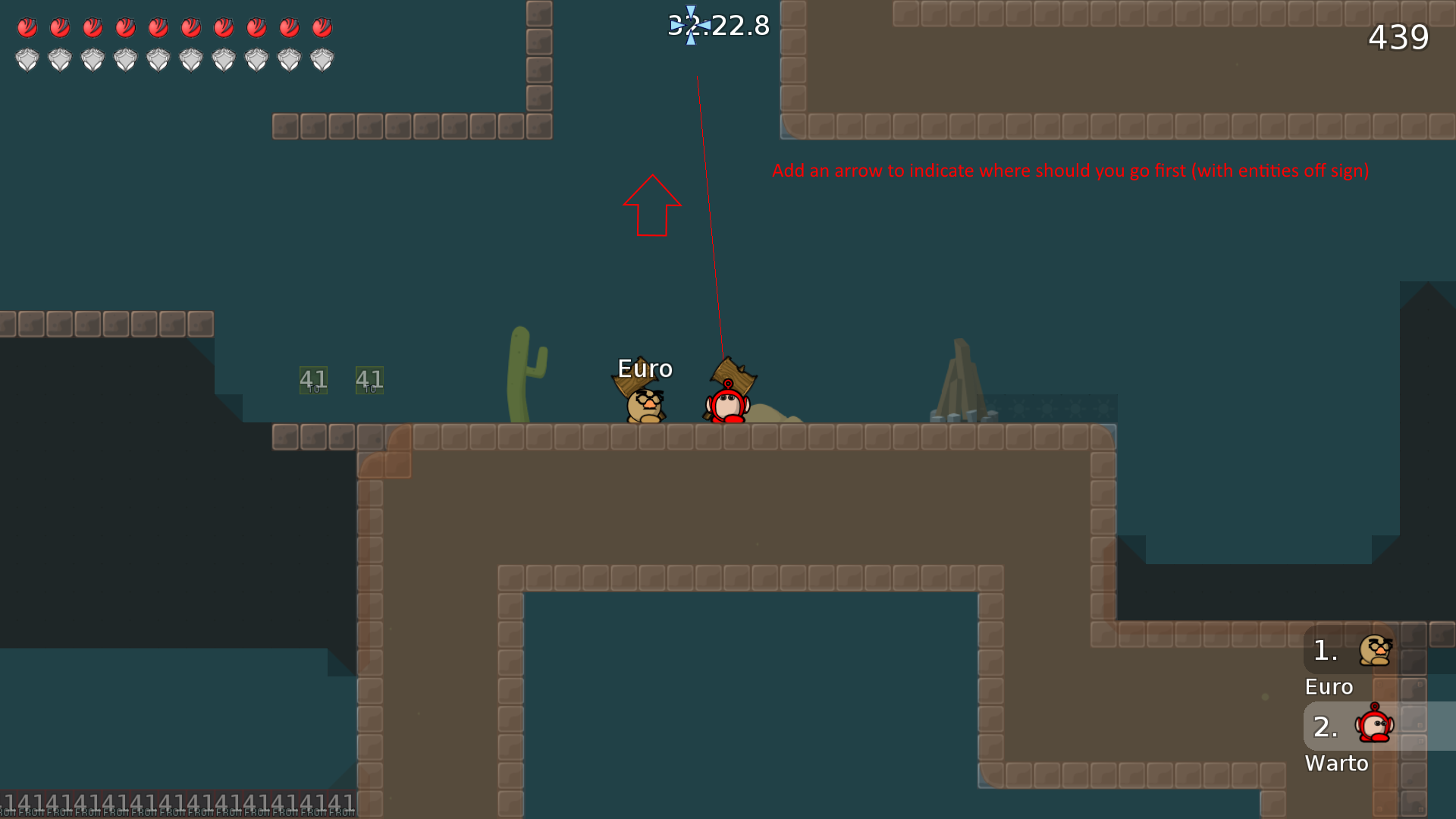Click the red instruction text about the arrow
The width and height of the screenshot is (1456, 819).
(x=1071, y=171)
